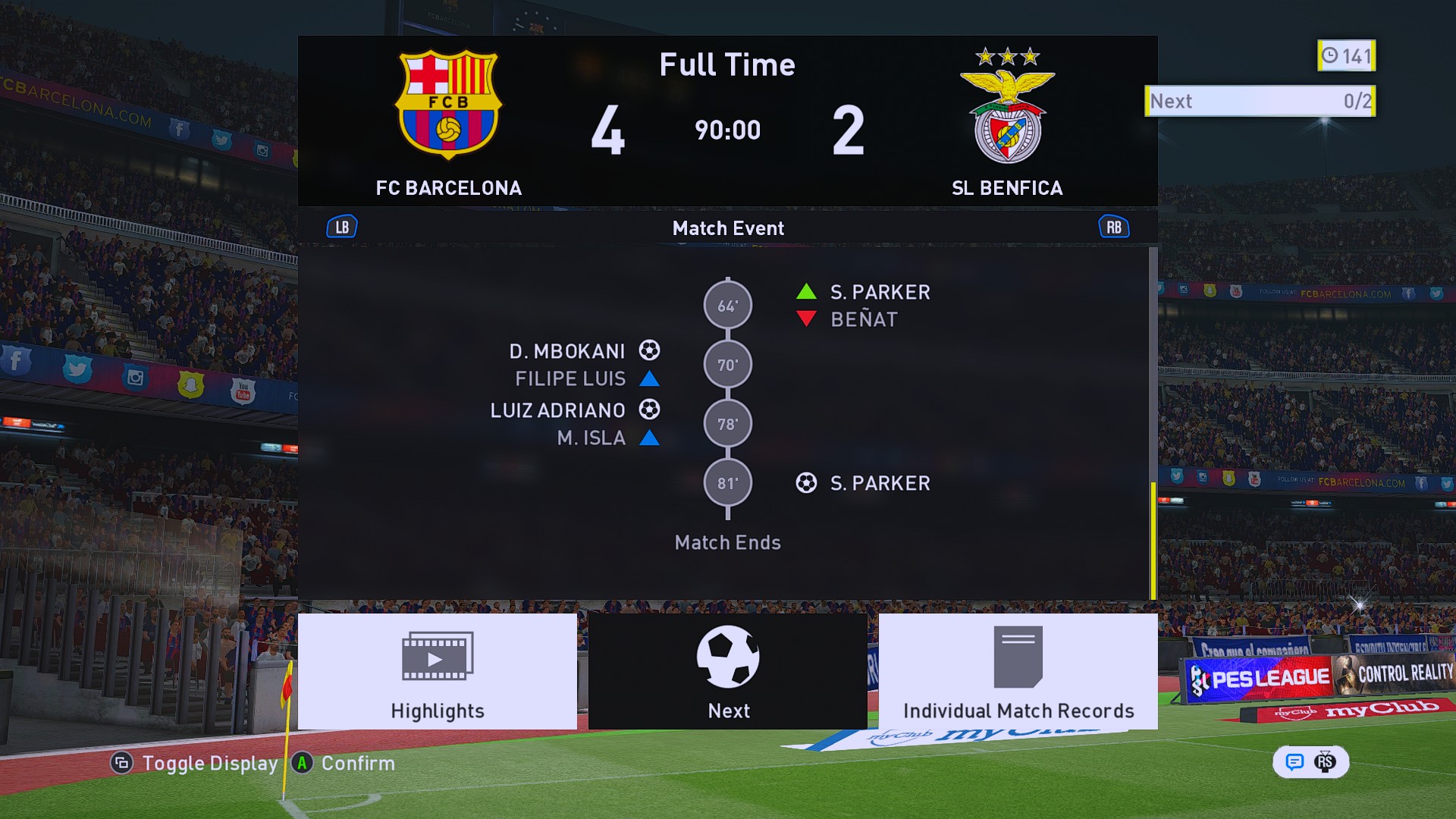Open Individual Match Records

point(1018,672)
